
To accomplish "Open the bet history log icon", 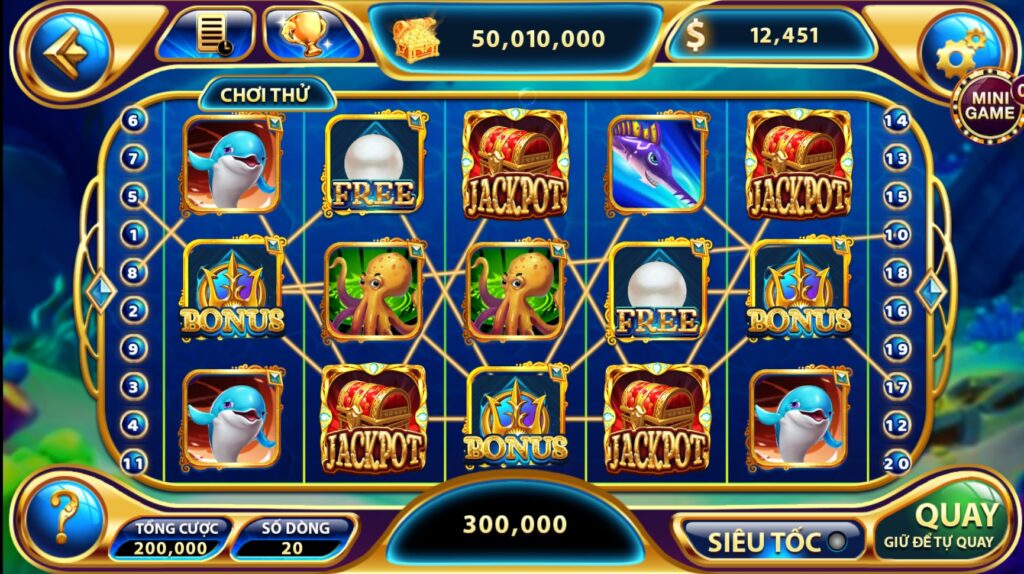I will click(x=210, y=34).
